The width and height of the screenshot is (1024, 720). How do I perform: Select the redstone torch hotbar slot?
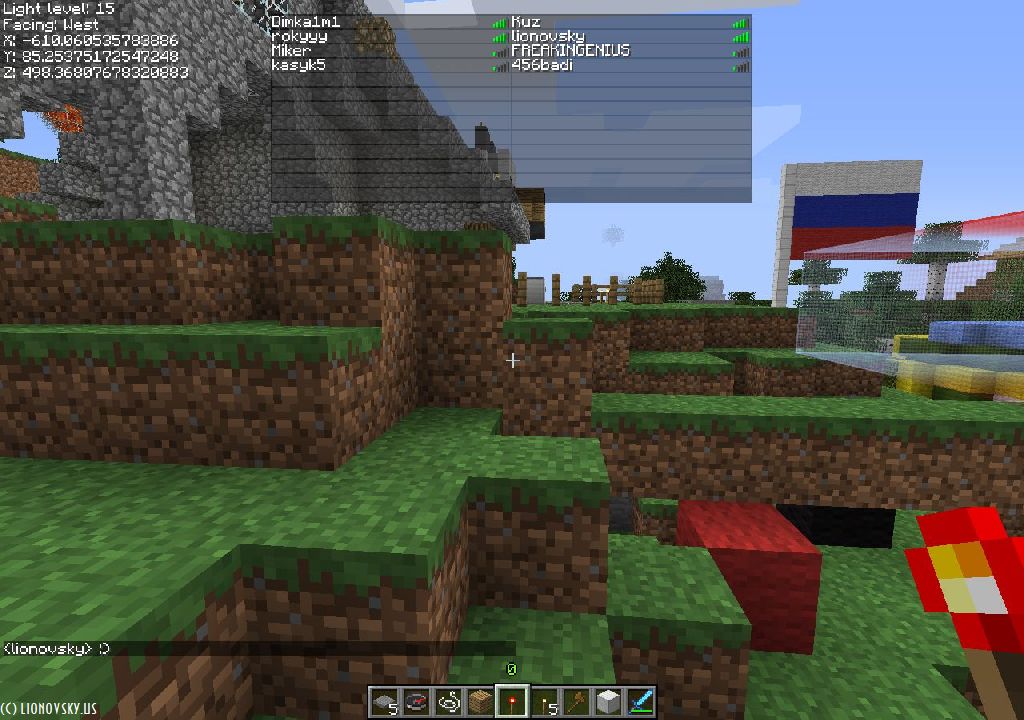pyautogui.click(x=512, y=702)
